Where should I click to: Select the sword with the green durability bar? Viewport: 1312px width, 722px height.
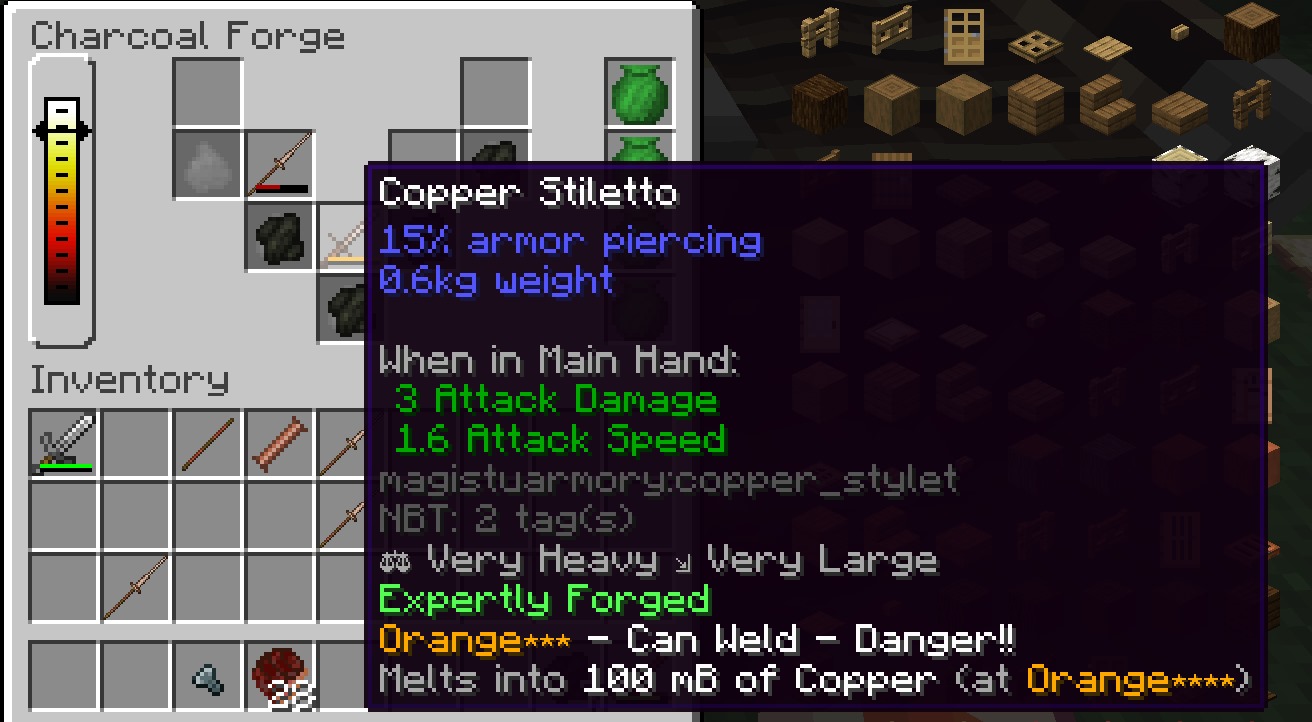tap(65, 443)
